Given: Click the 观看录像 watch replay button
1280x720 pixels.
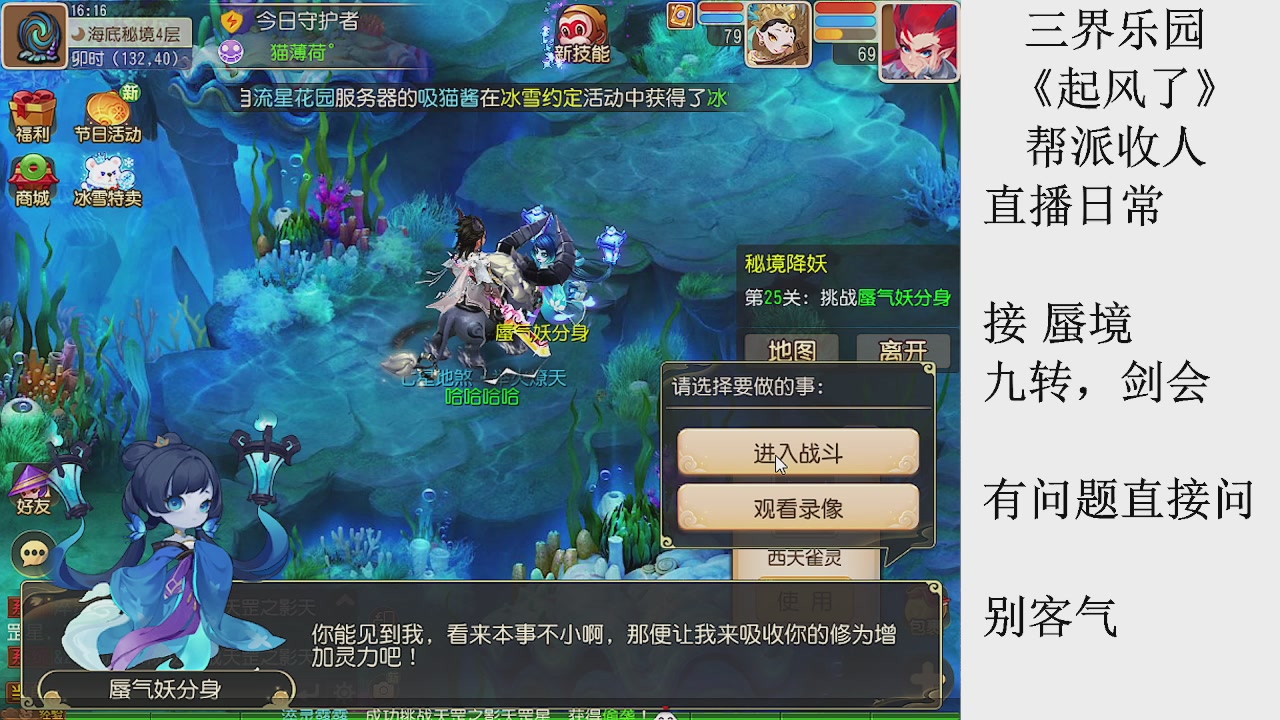Looking at the screenshot, I should 798,508.
